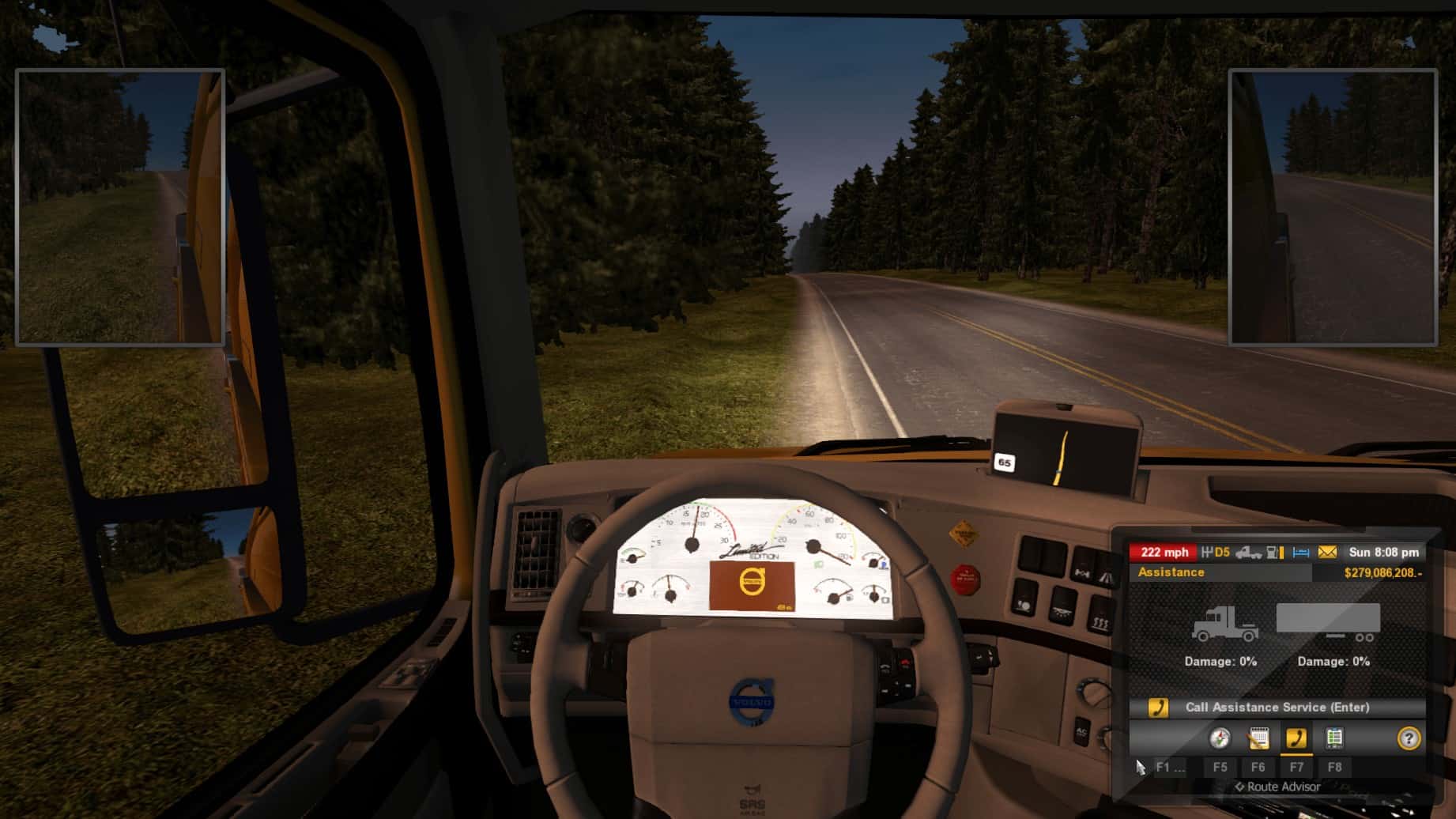Open the green list info tab
This screenshot has height=819, width=1456.
point(1334,738)
